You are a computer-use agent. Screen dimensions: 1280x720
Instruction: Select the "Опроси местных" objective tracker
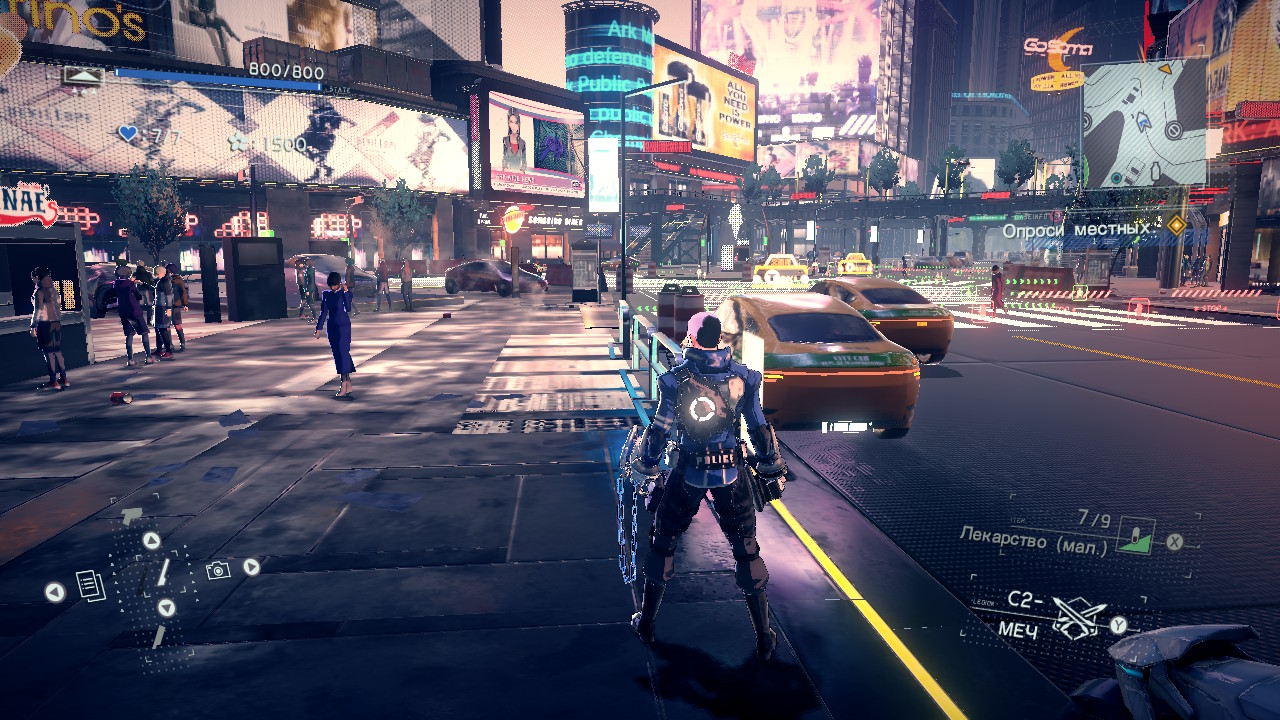pyautogui.click(x=1077, y=229)
